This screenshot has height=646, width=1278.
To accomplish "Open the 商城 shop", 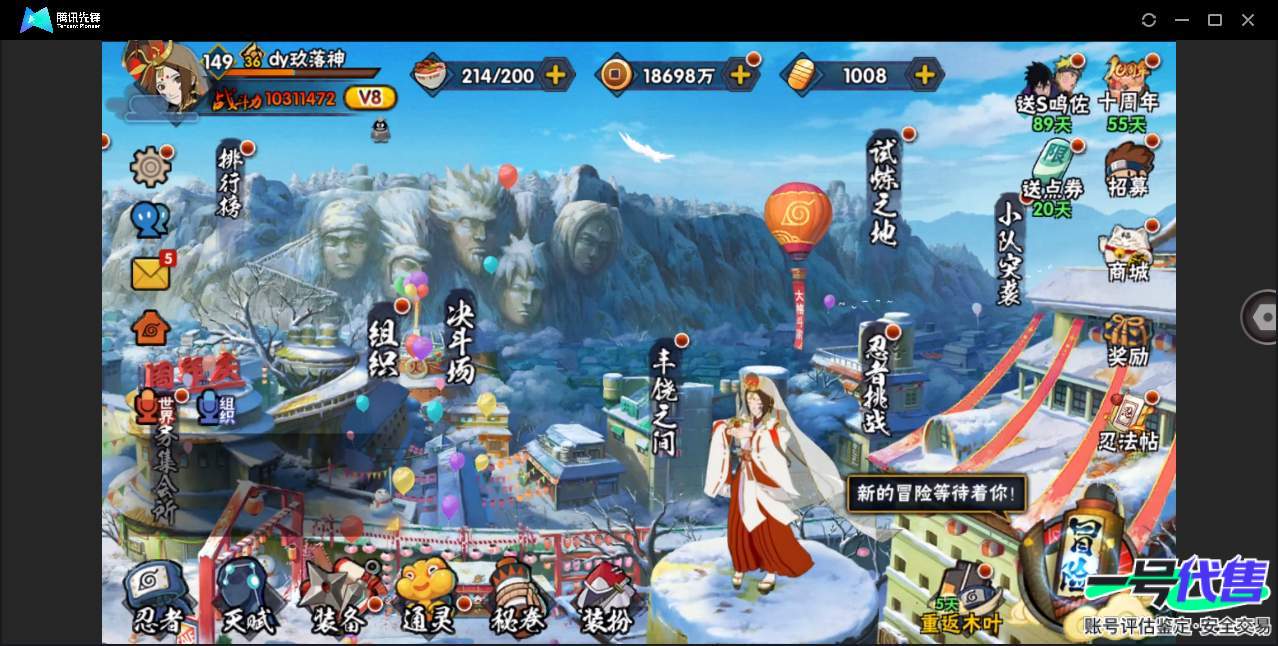I will point(1128,254).
